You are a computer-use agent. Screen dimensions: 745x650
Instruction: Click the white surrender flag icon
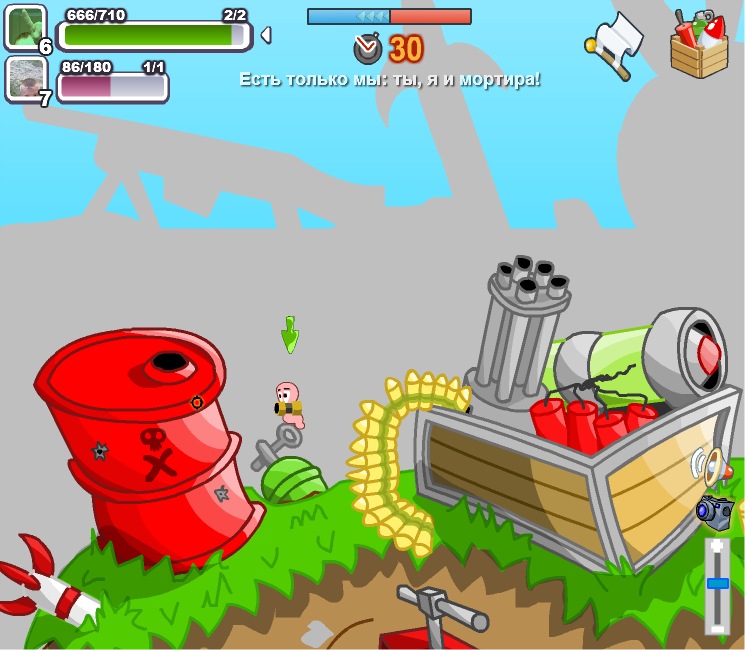click(616, 44)
